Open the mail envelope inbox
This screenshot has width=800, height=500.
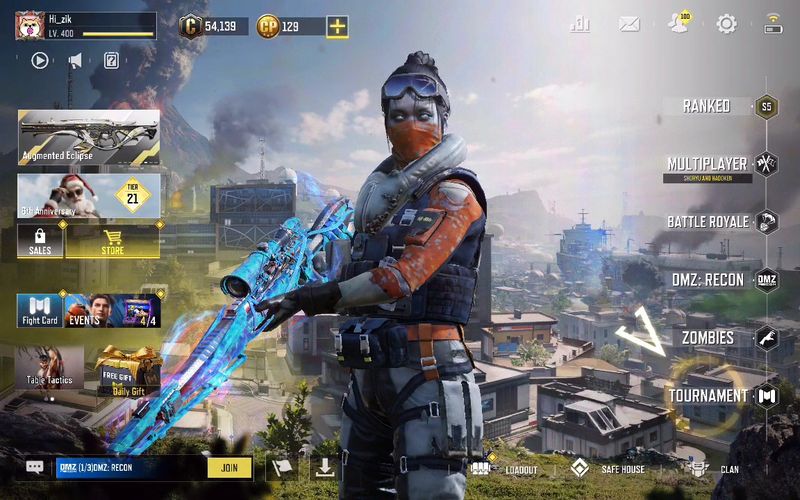pos(629,24)
